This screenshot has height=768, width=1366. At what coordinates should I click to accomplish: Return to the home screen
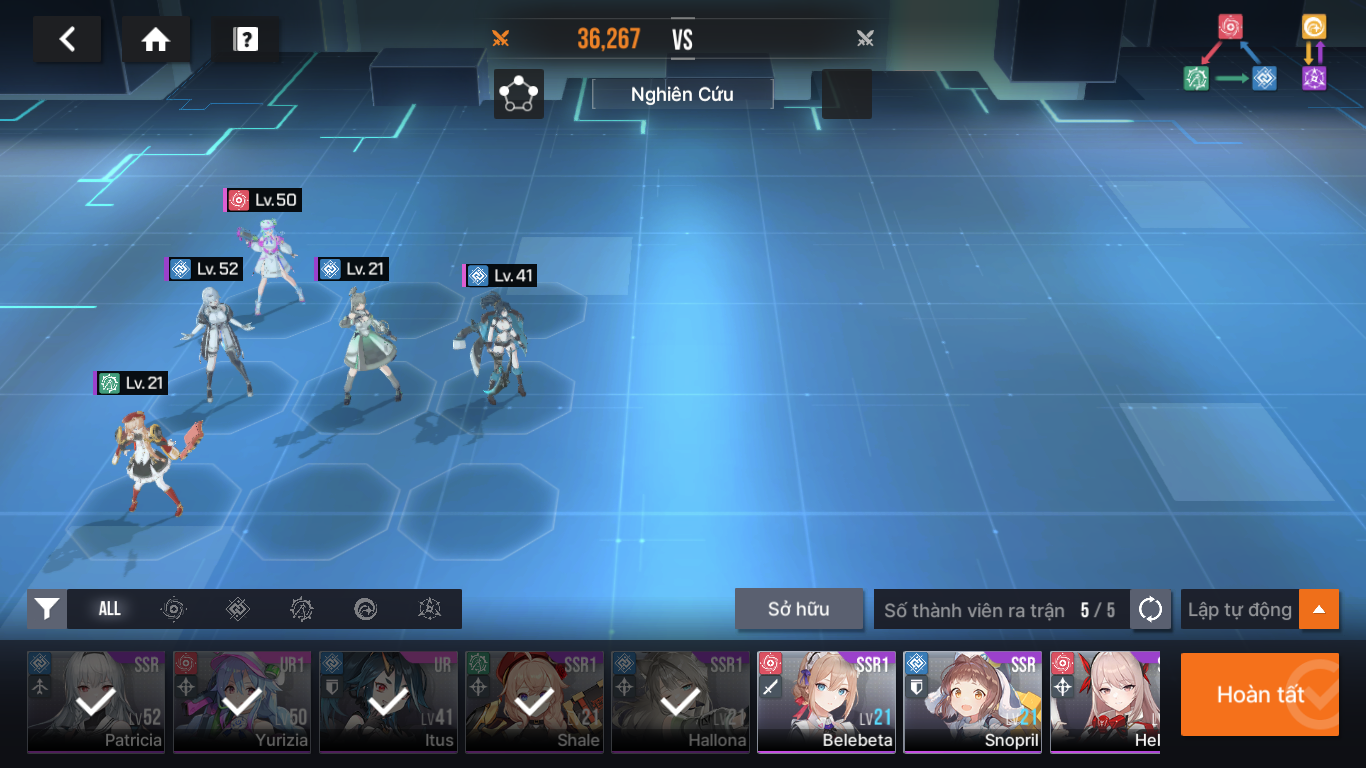tap(155, 40)
